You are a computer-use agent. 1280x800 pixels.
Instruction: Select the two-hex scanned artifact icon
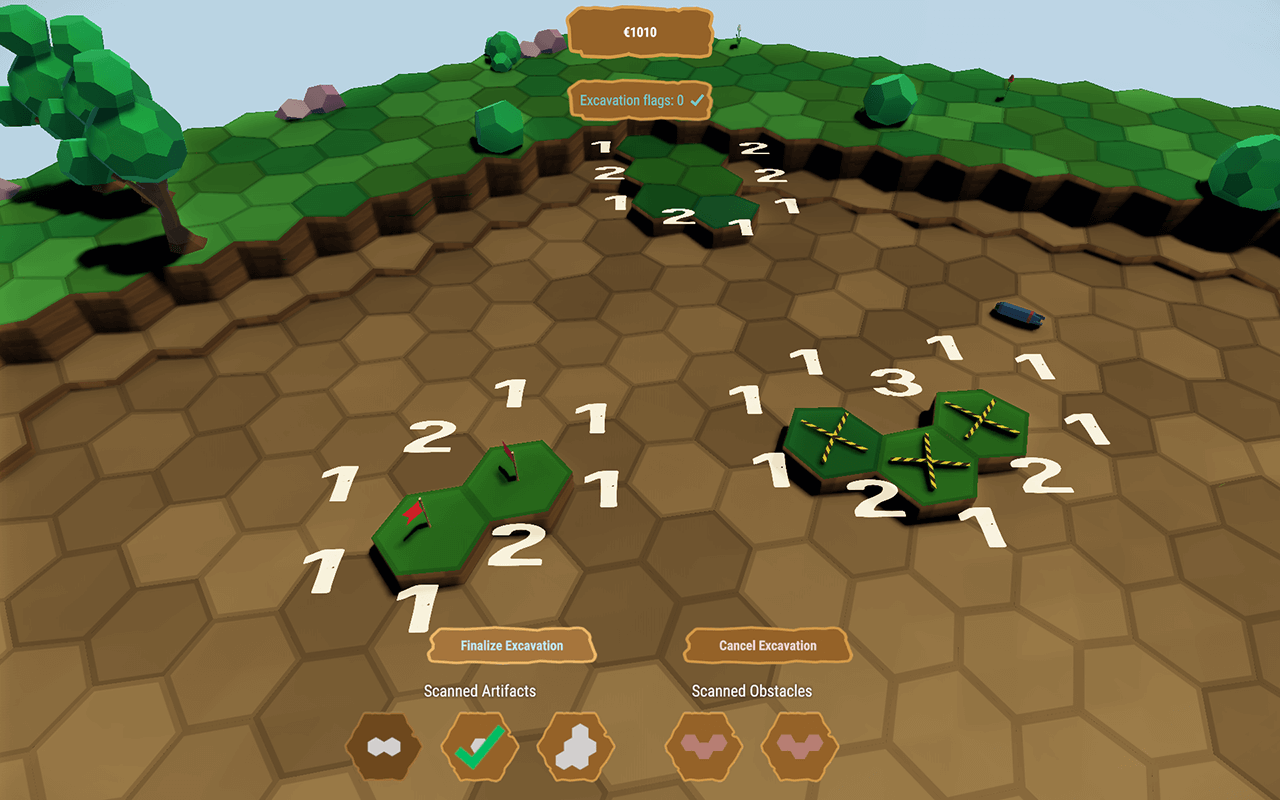coord(384,747)
